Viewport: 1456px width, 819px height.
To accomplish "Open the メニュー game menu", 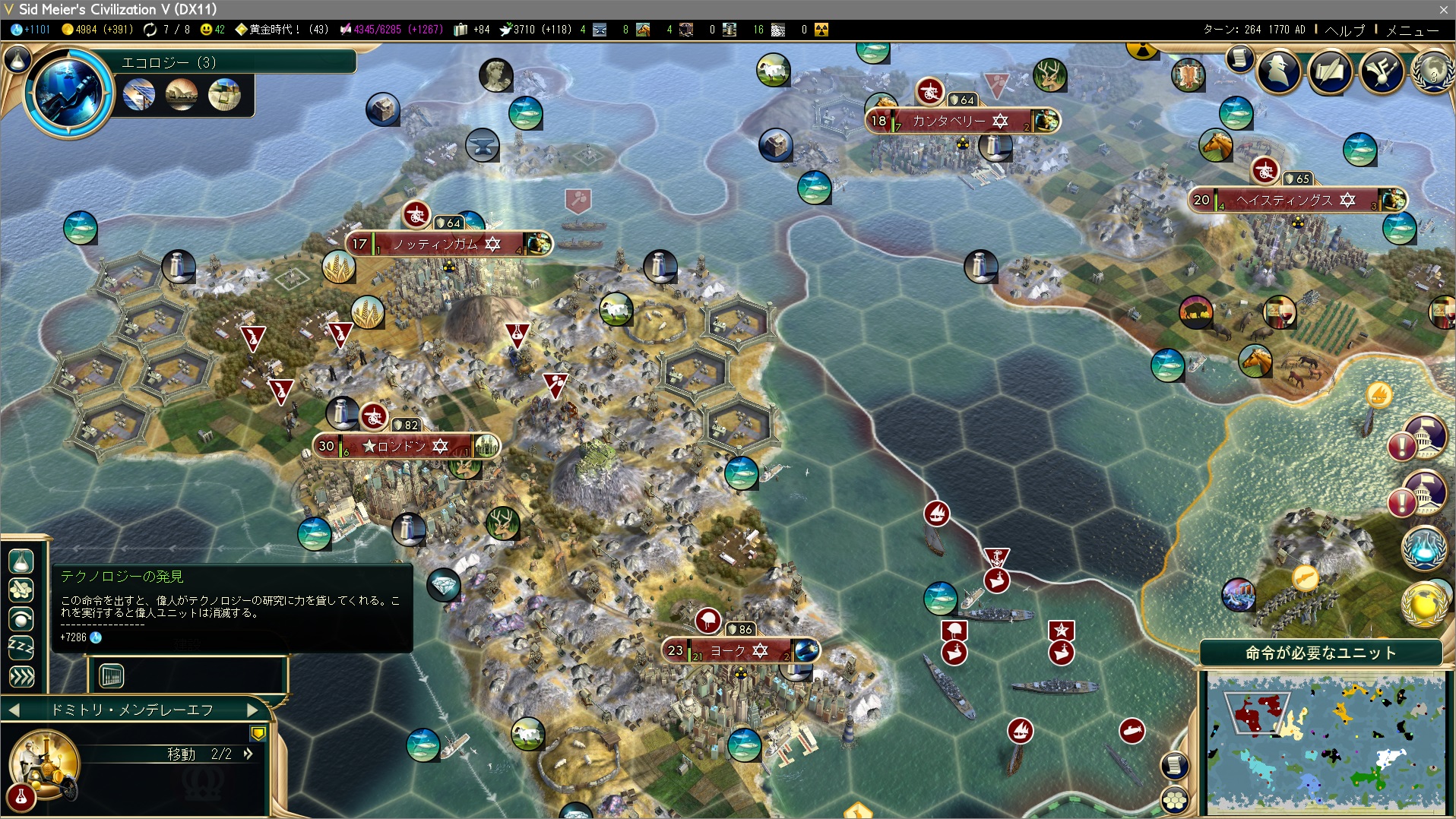I will click(x=1412, y=30).
